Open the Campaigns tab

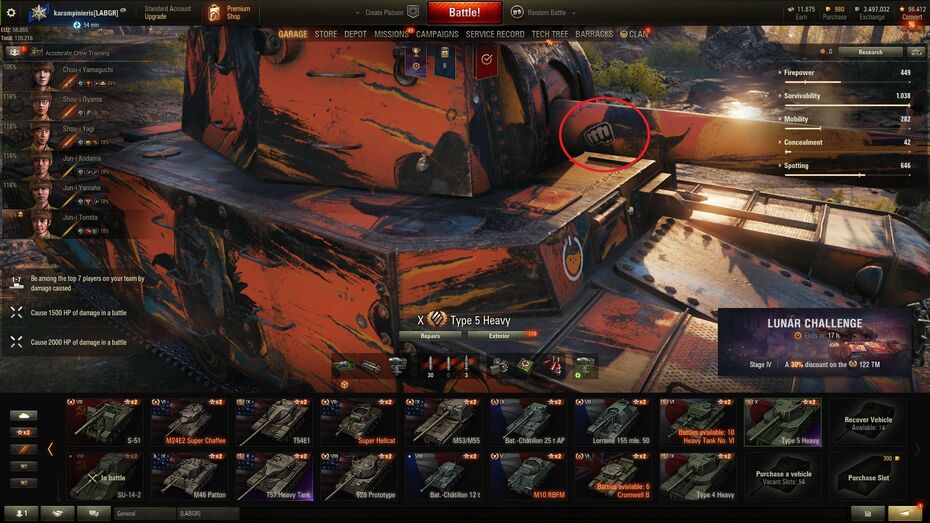point(437,34)
